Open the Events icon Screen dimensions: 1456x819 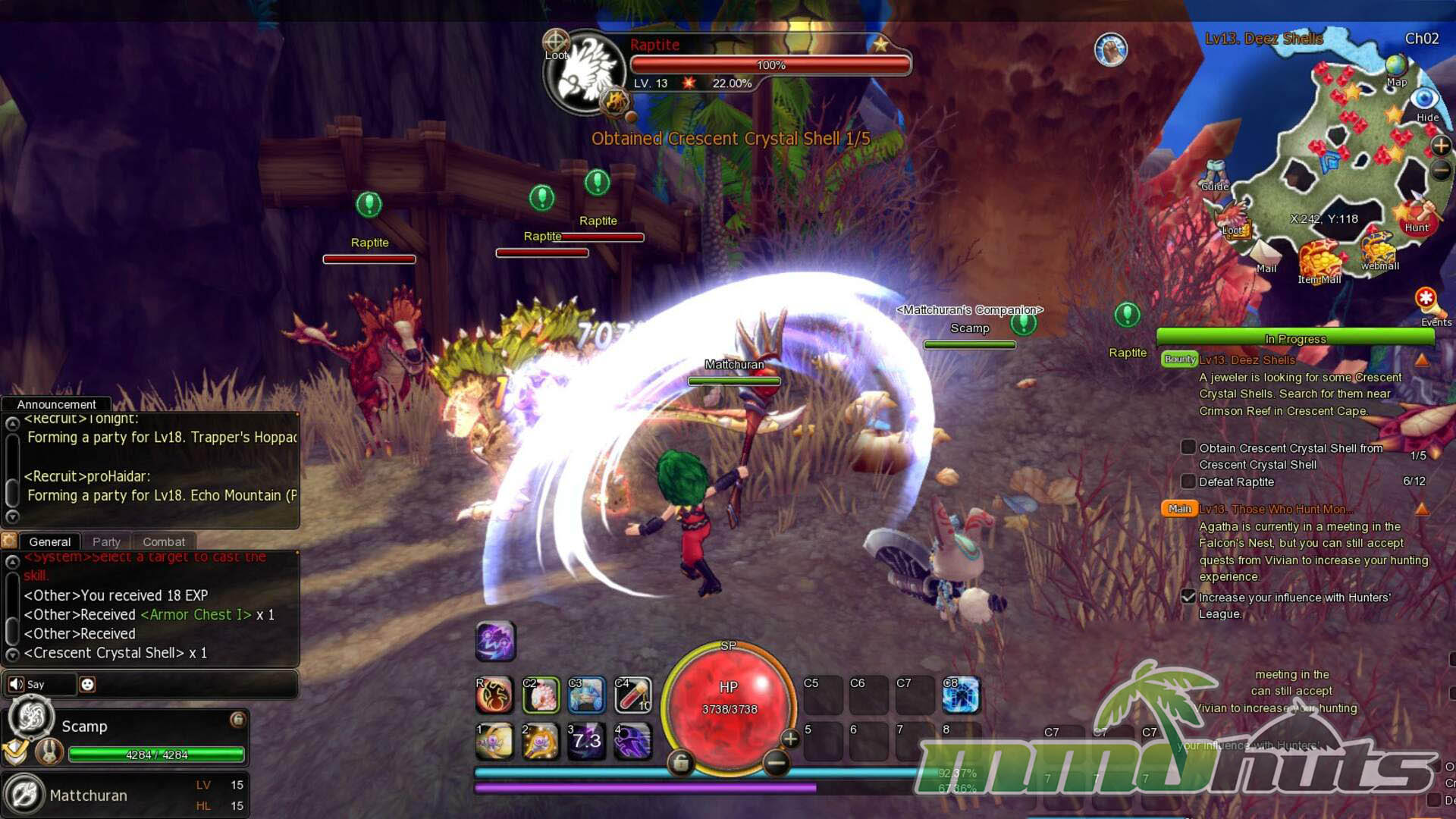[x=1427, y=303]
